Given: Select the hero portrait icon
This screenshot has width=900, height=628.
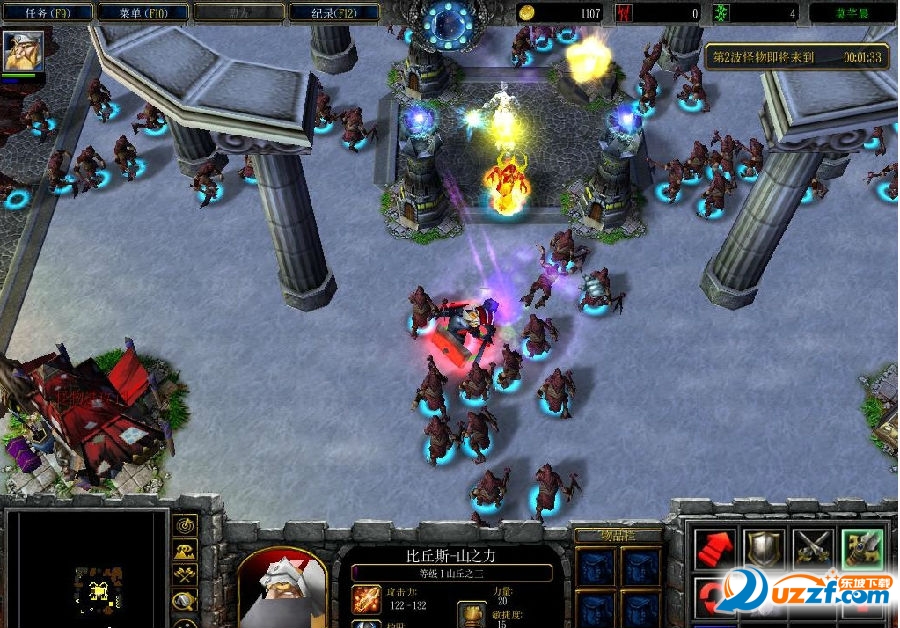Looking at the screenshot, I should pos(22,51).
